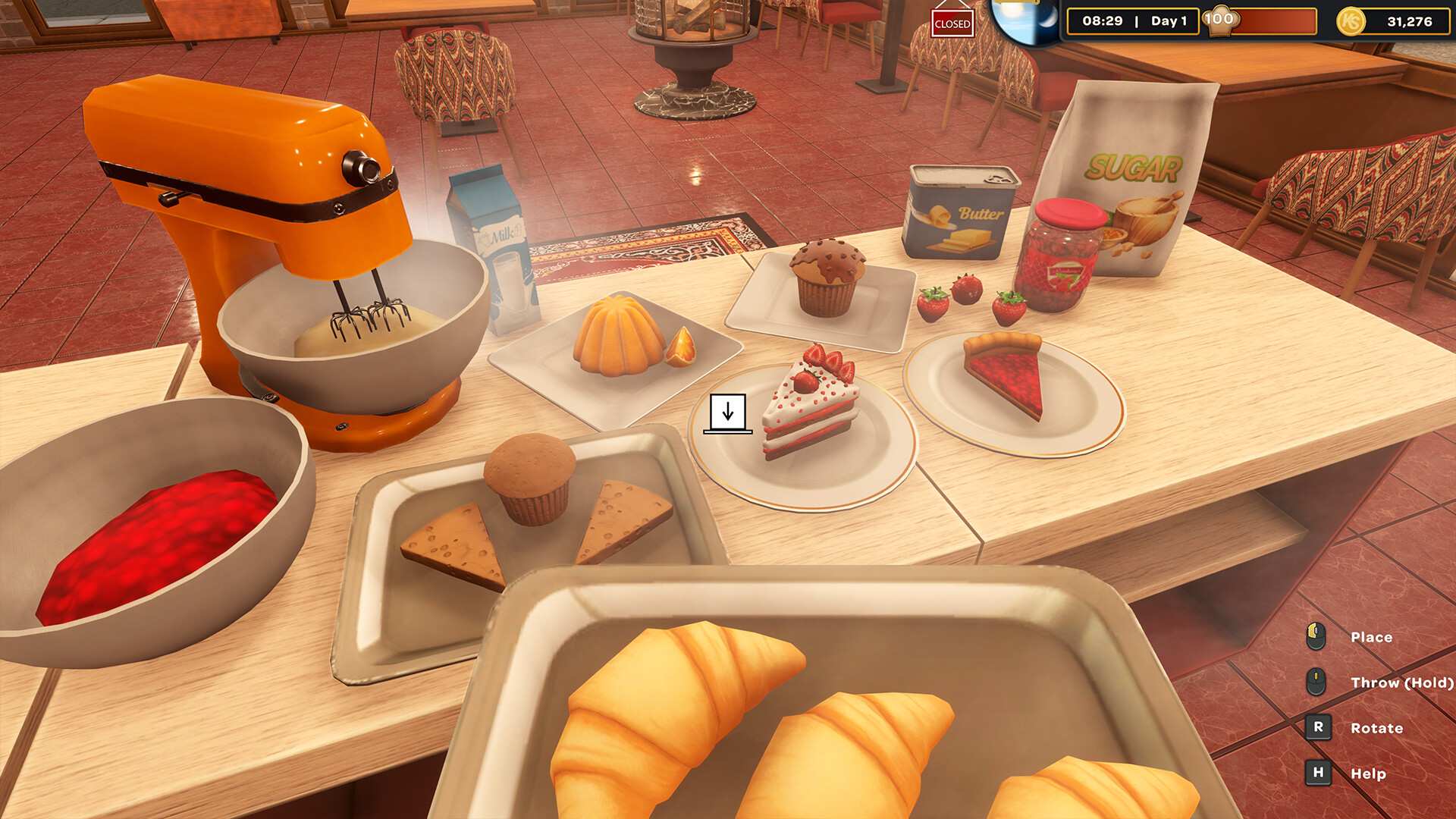Image resolution: width=1456 pixels, height=819 pixels.
Task: Toggle the CLOSED shop sign
Action: pos(953,23)
